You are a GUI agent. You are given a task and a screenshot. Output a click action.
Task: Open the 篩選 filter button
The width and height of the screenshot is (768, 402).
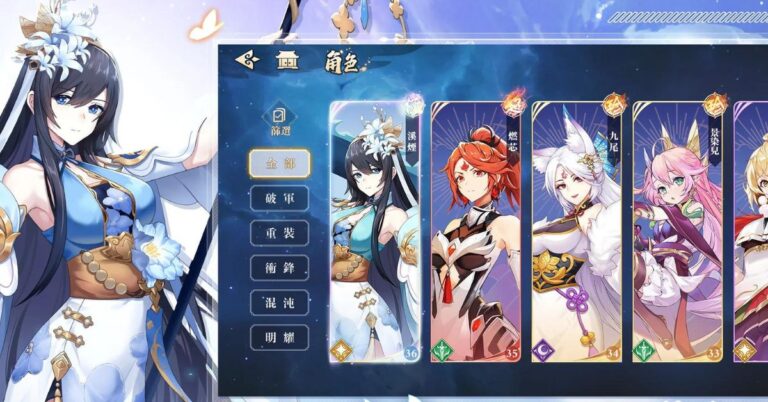[280, 122]
